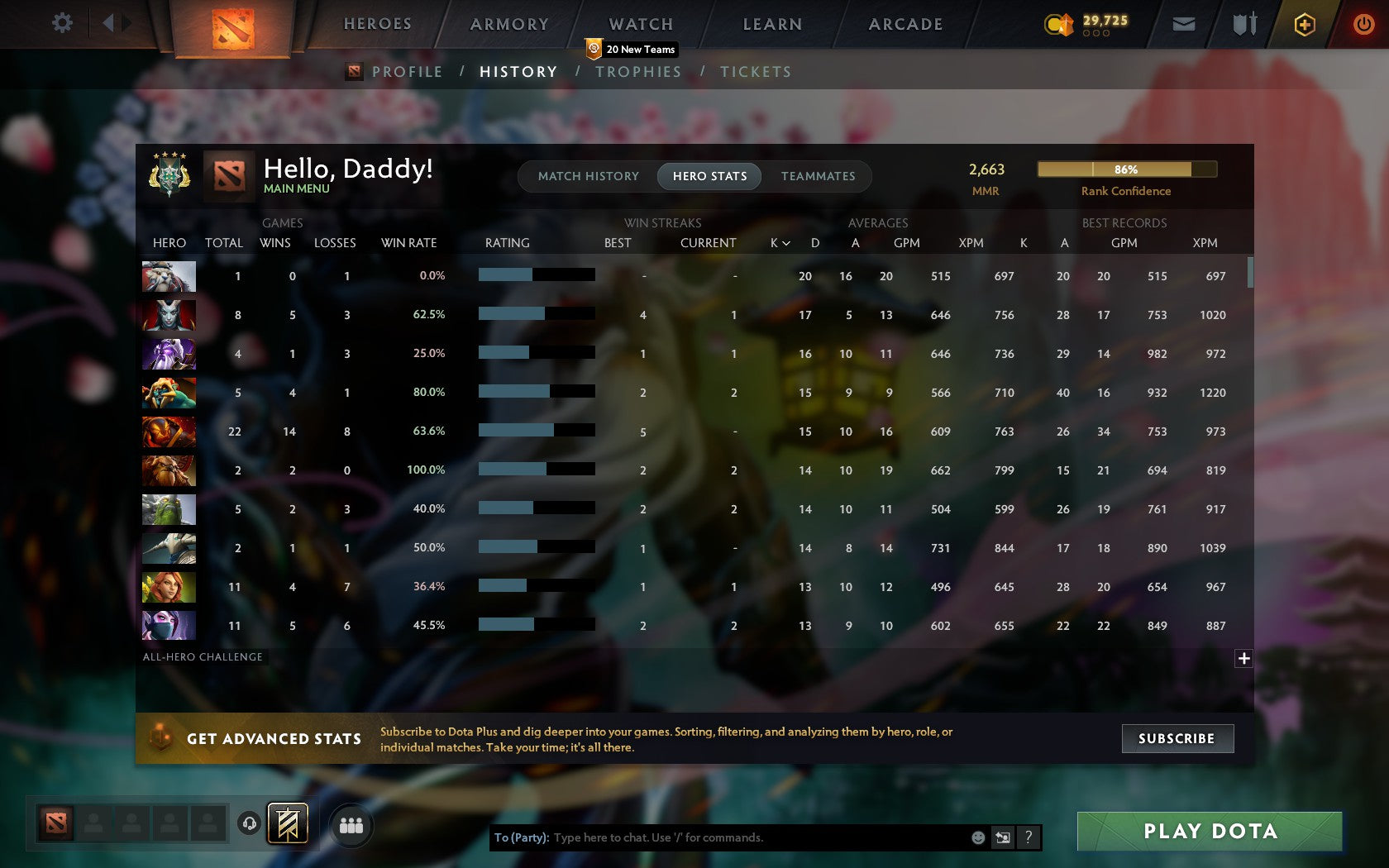This screenshot has height=868, width=1389.
Task: Open settings with the gear icon
Action: point(60,23)
